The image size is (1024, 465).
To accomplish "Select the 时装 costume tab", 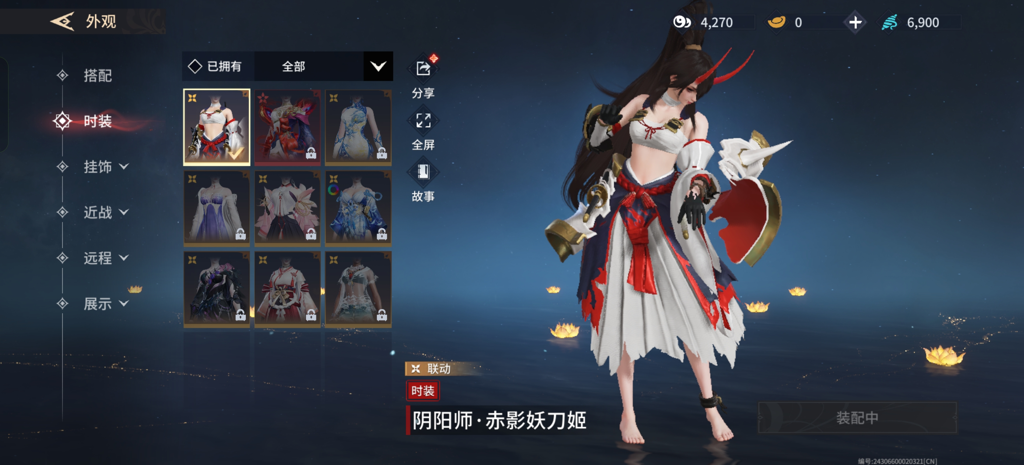I will point(97,121).
